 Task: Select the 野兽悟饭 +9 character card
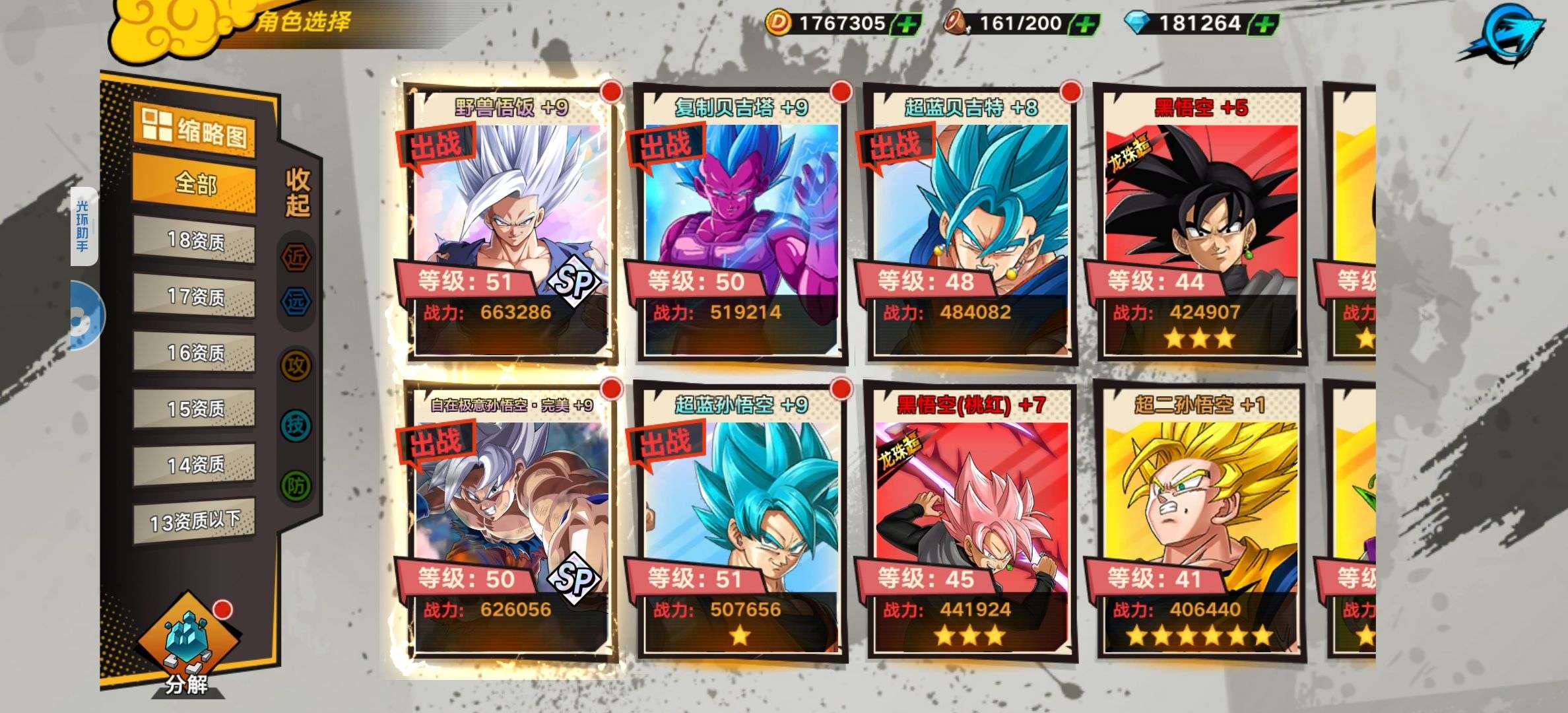pyautogui.click(x=511, y=224)
